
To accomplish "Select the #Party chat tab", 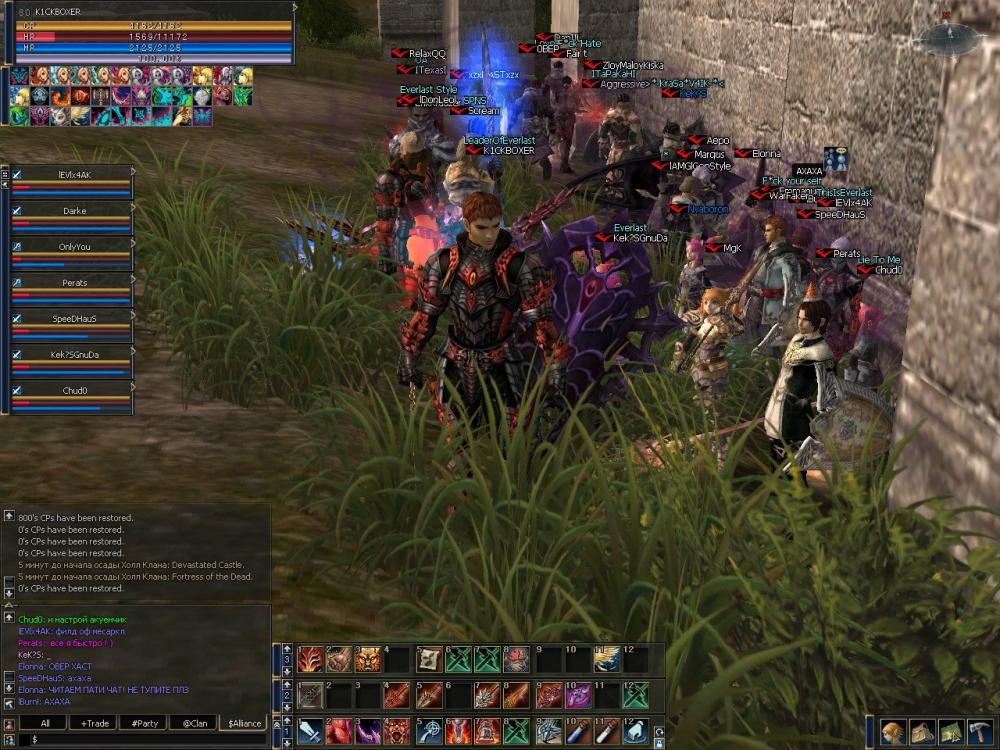I will coord(144,723).
